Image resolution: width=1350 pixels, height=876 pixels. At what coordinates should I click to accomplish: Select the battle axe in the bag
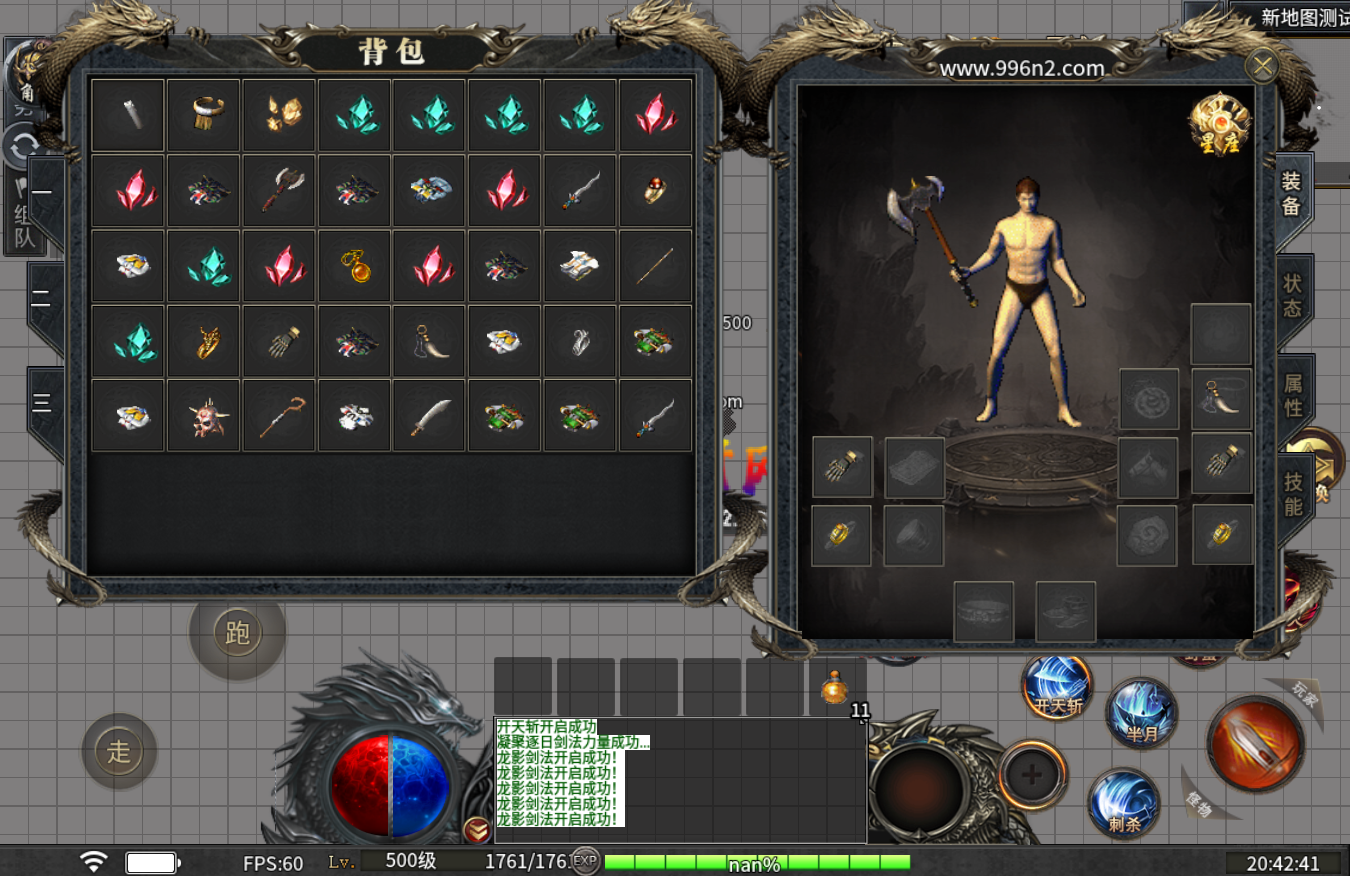click(x=280, y=190)
